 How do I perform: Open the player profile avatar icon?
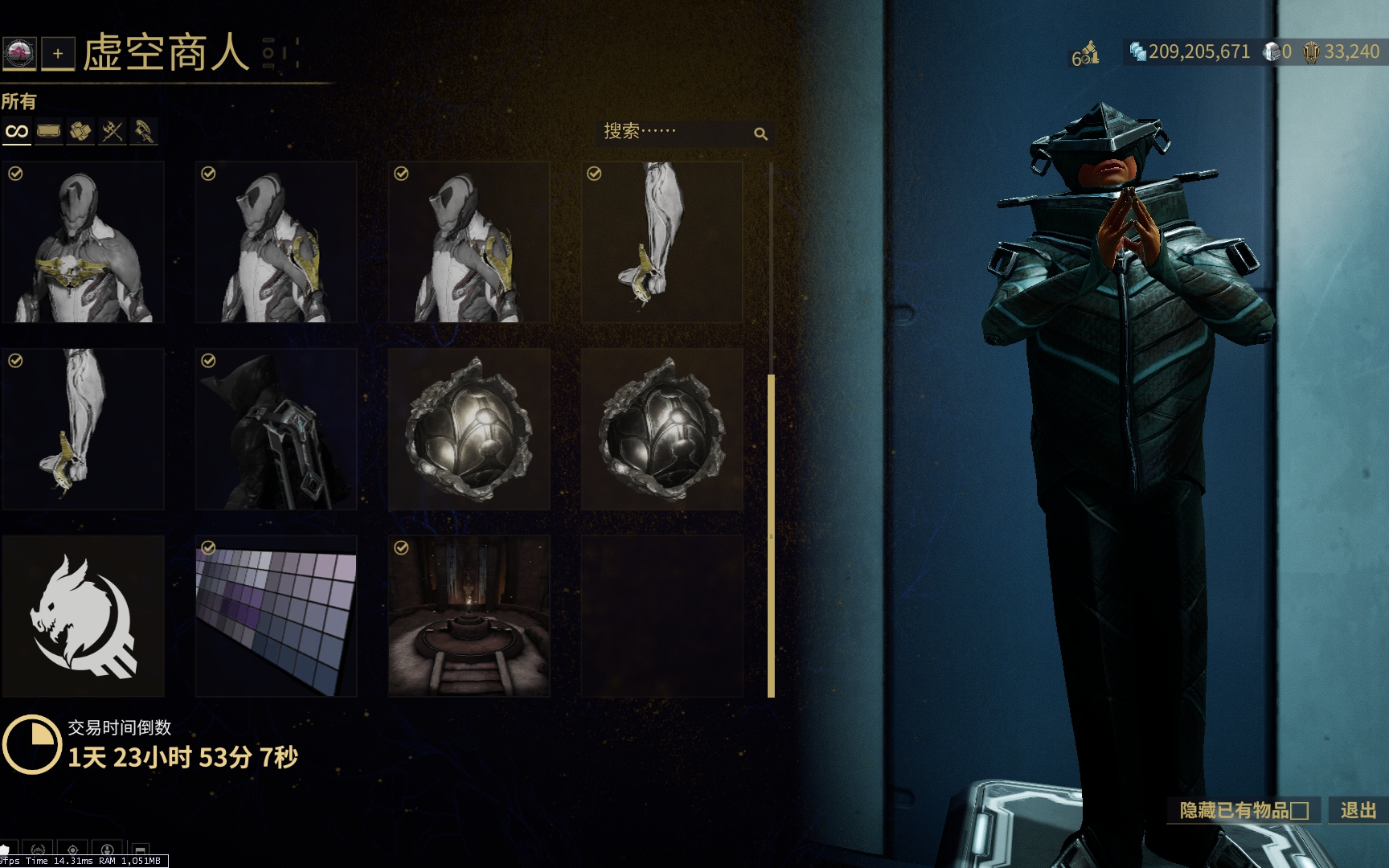click(x=19, y=54)
